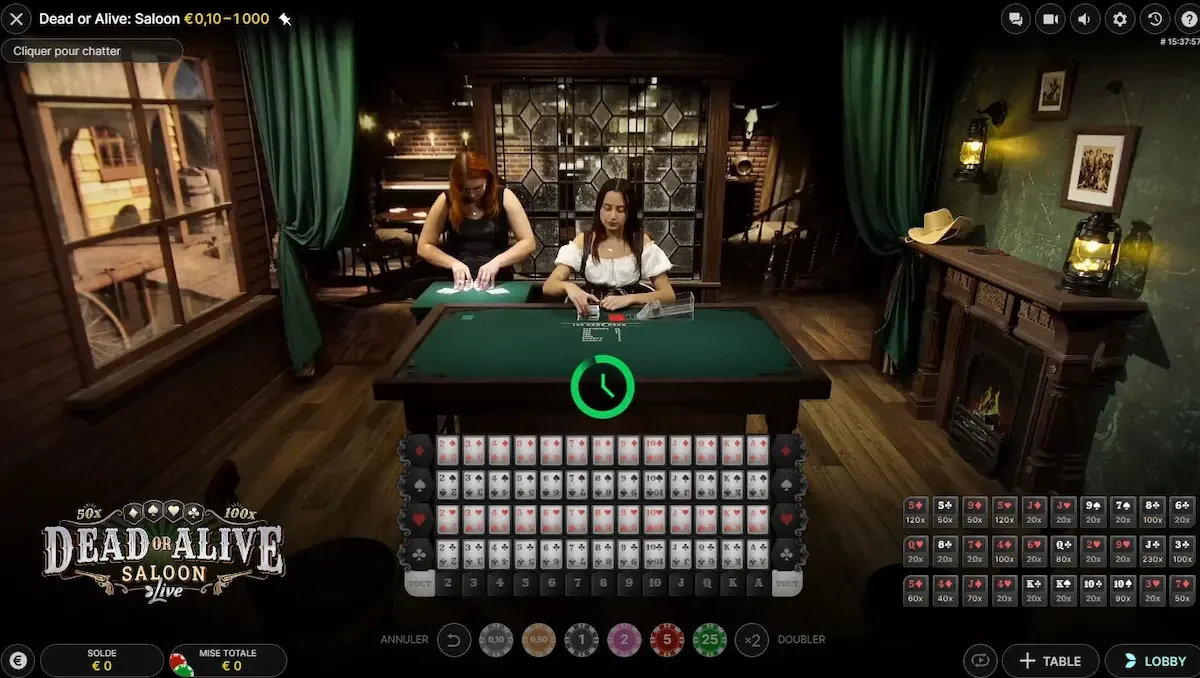The image size is (1200, 678).
Task: Undo the last bet with Annuler
Action: (x=454, y=639)
